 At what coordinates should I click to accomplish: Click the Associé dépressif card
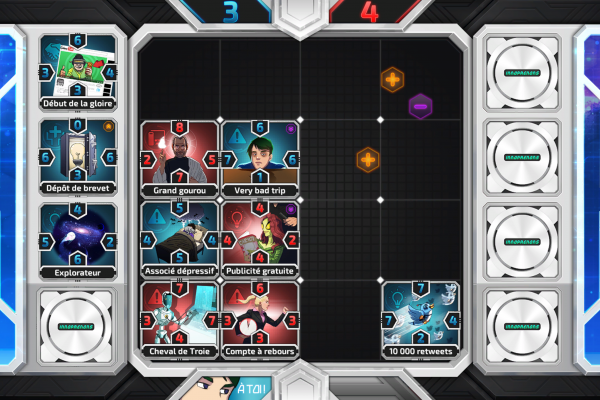point(180,239)
